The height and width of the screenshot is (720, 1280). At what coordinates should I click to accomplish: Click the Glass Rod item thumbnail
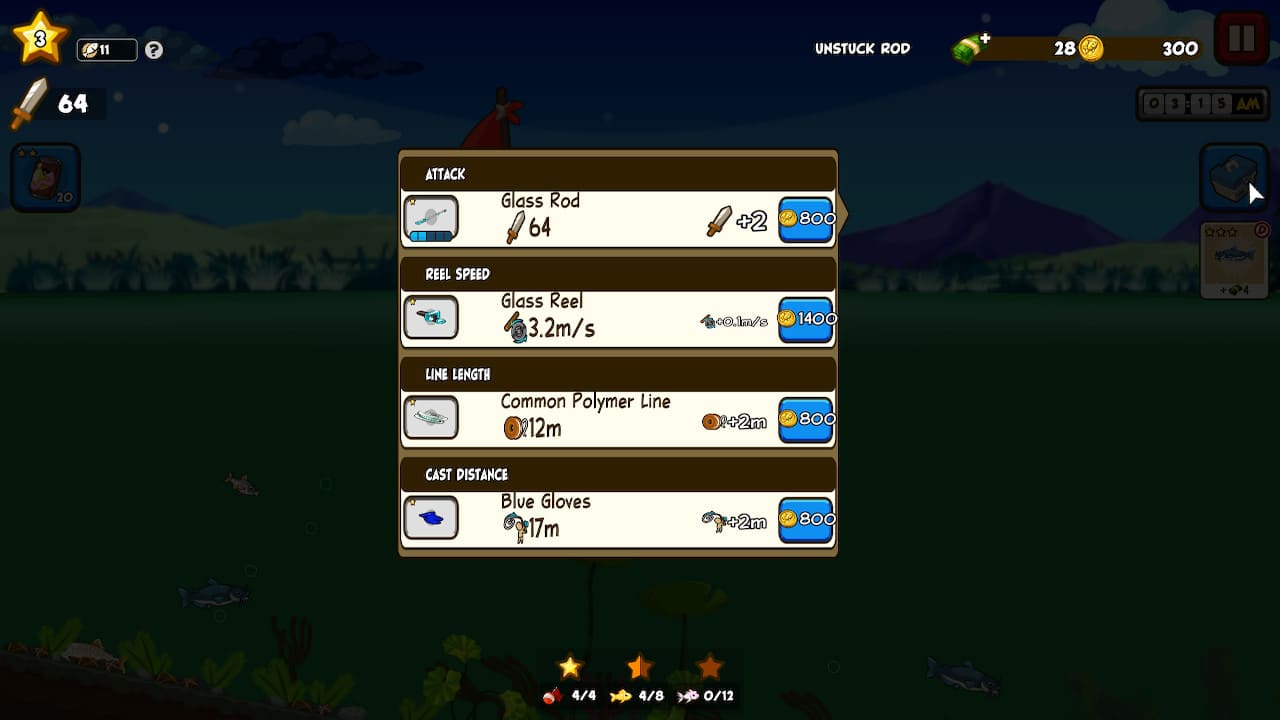tap(432, 214)
